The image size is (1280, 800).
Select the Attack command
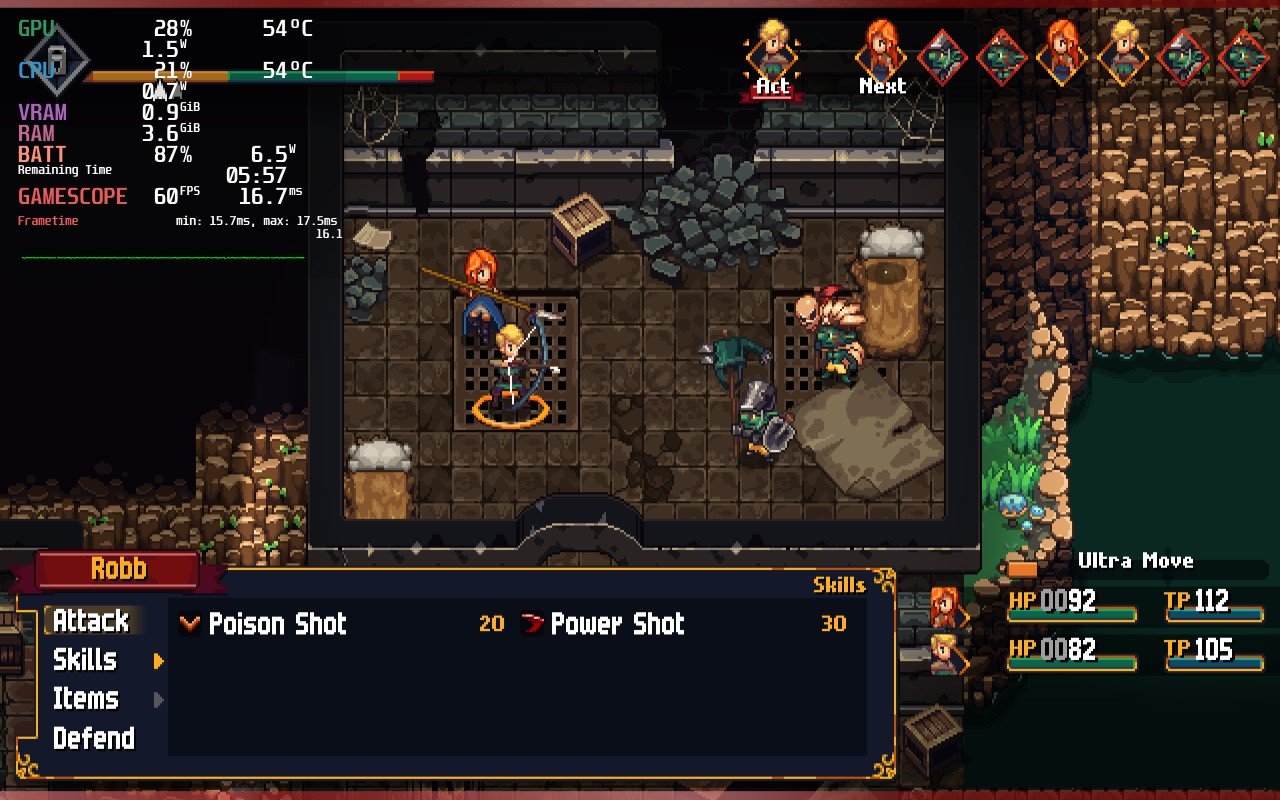(x=91, y=621)
